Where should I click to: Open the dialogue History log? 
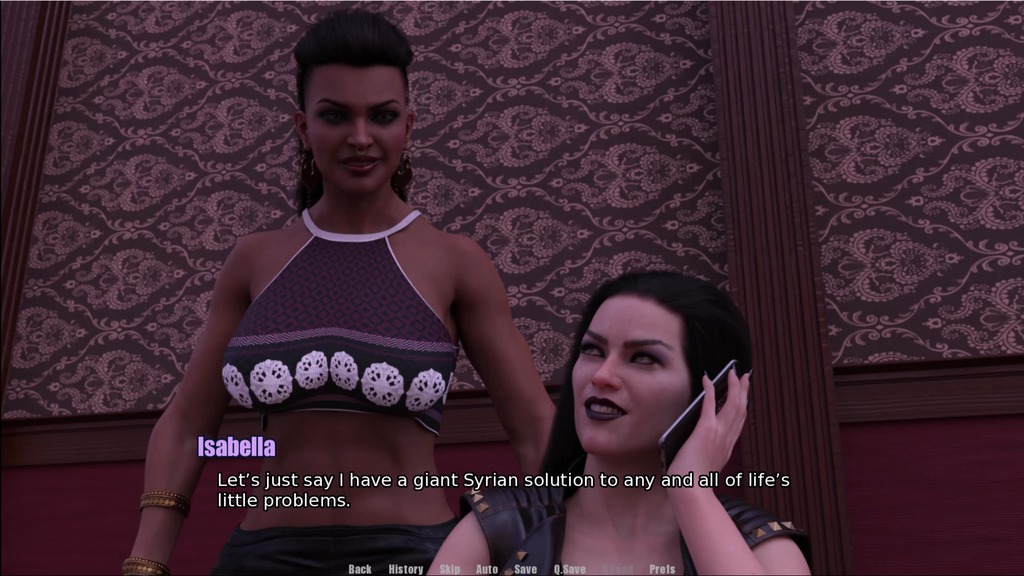pos(405,569)
